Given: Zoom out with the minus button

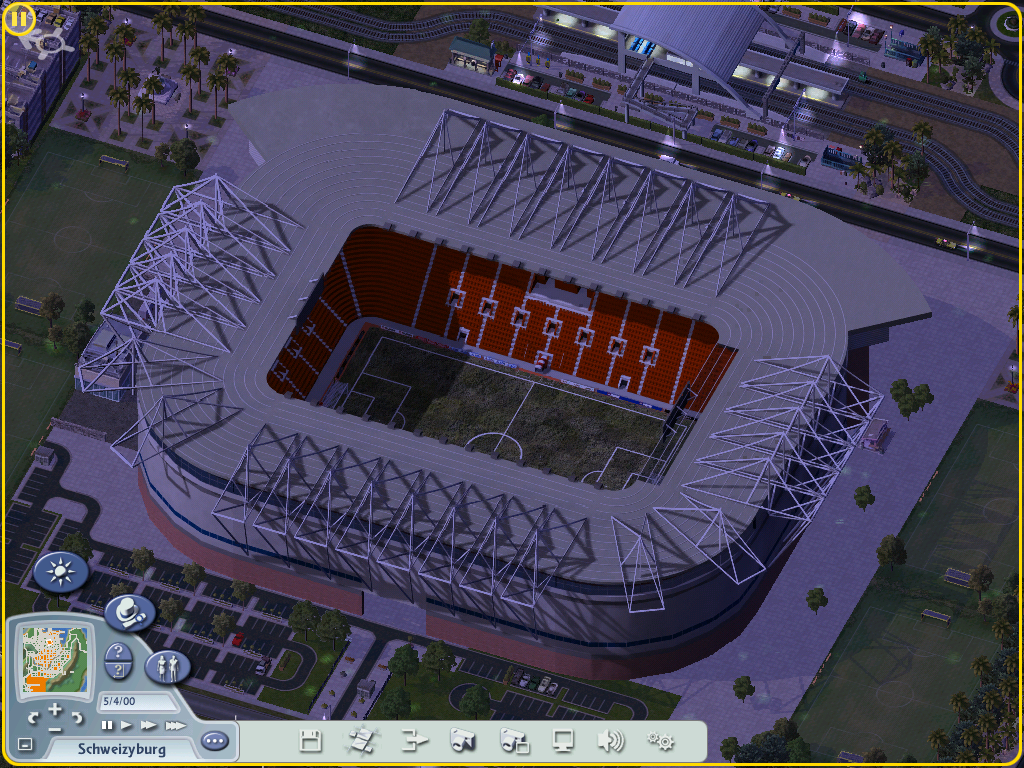Looking at the screenshot, I should point(55,728).
